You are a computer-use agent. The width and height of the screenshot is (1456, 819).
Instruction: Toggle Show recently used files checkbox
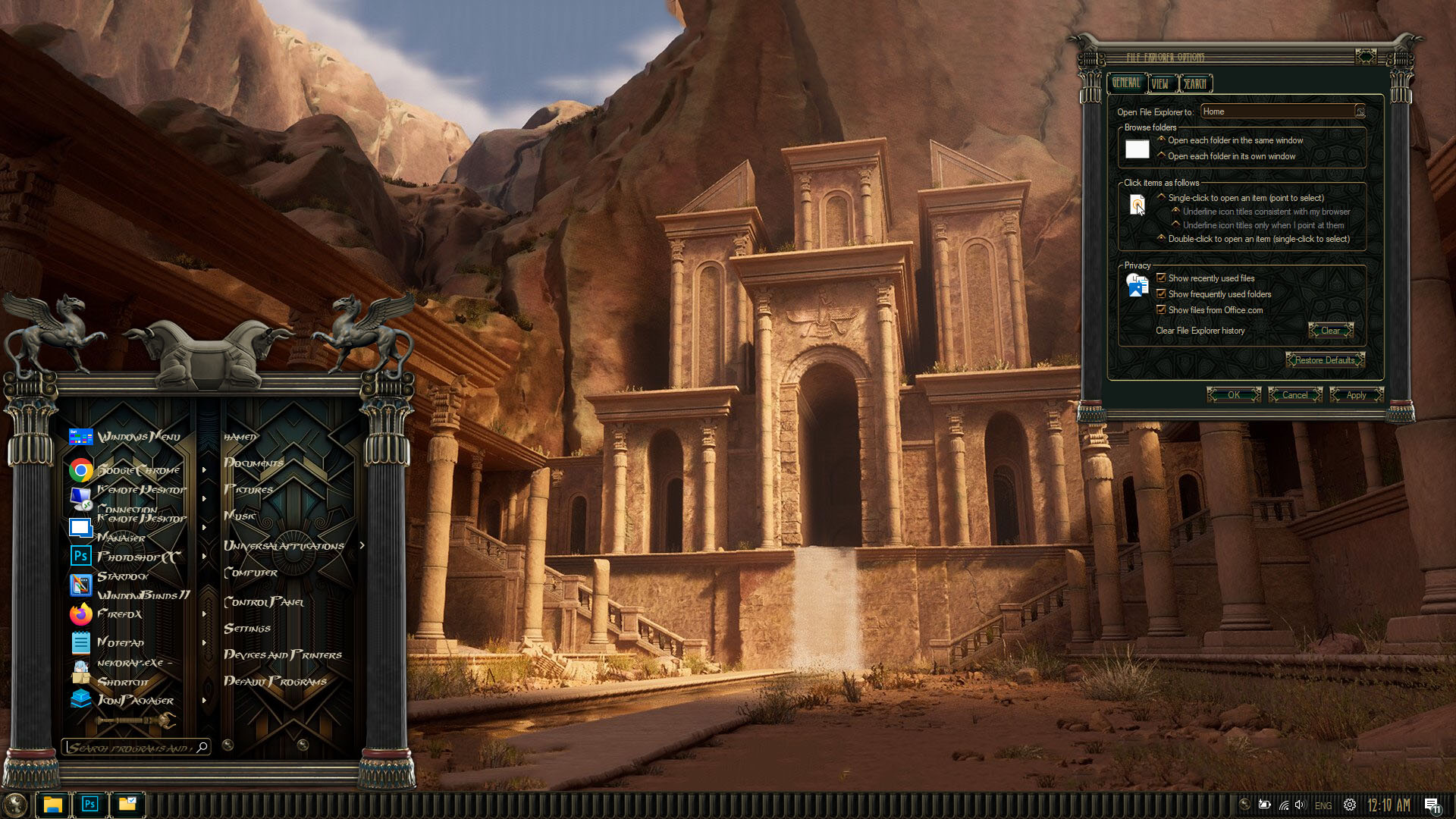point(1161,278)
